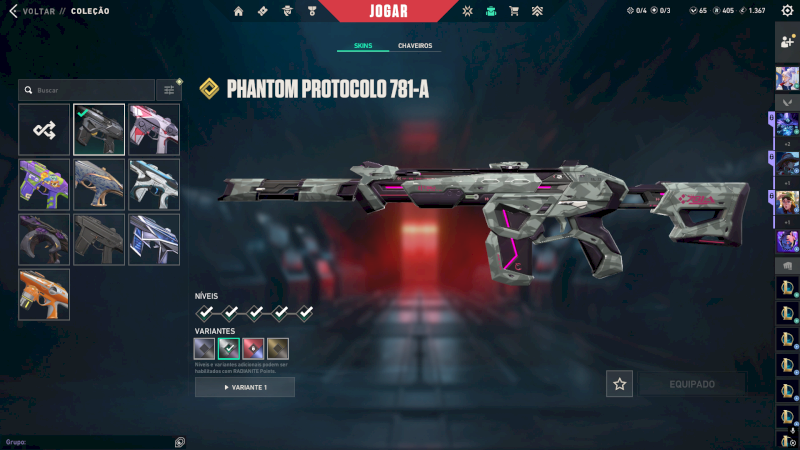Mark skin as favorite with star button
The image size is (800, 450).
[x=619, y=384]
